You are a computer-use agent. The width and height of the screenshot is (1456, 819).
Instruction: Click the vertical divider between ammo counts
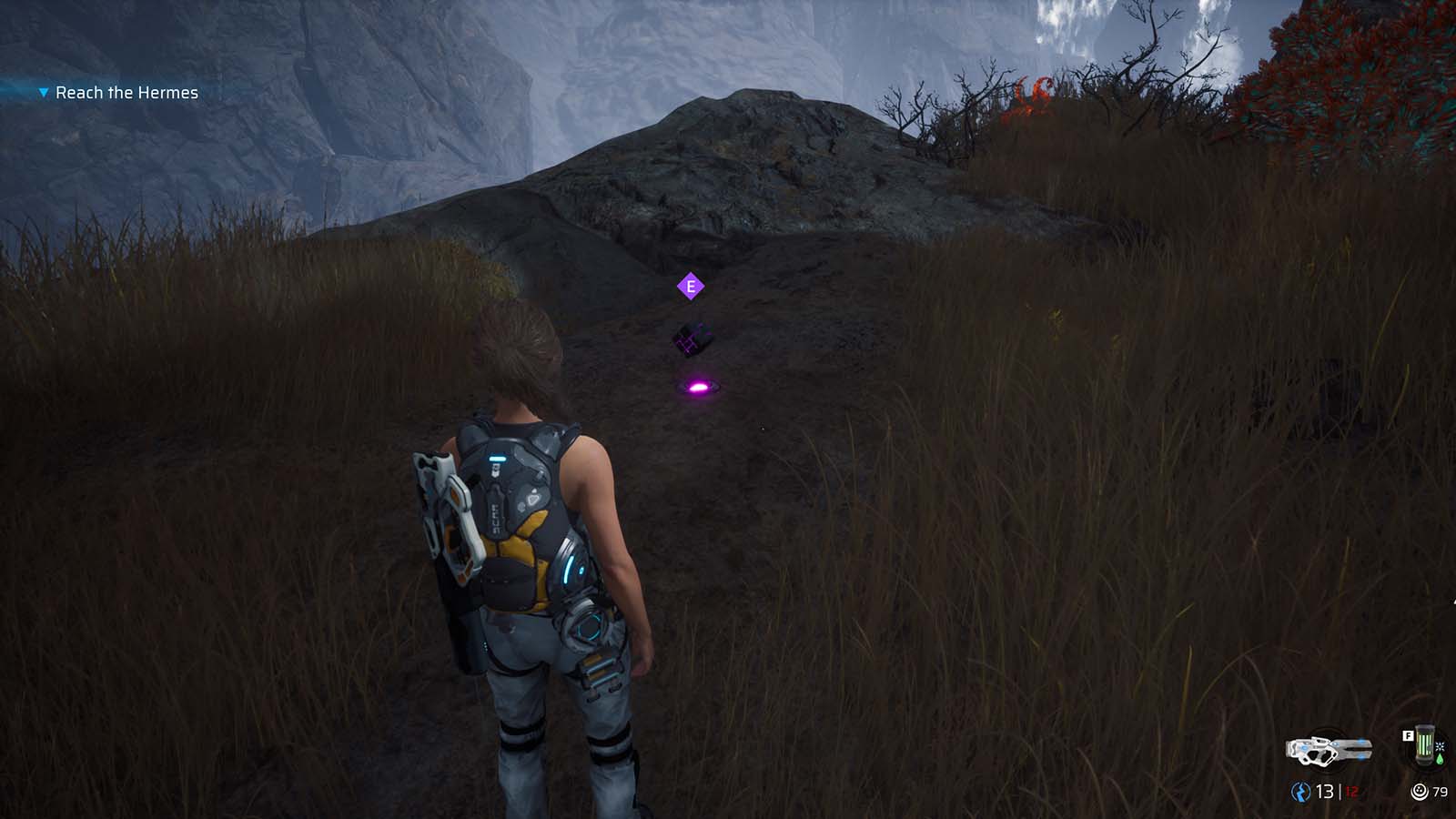(1340, 790)
